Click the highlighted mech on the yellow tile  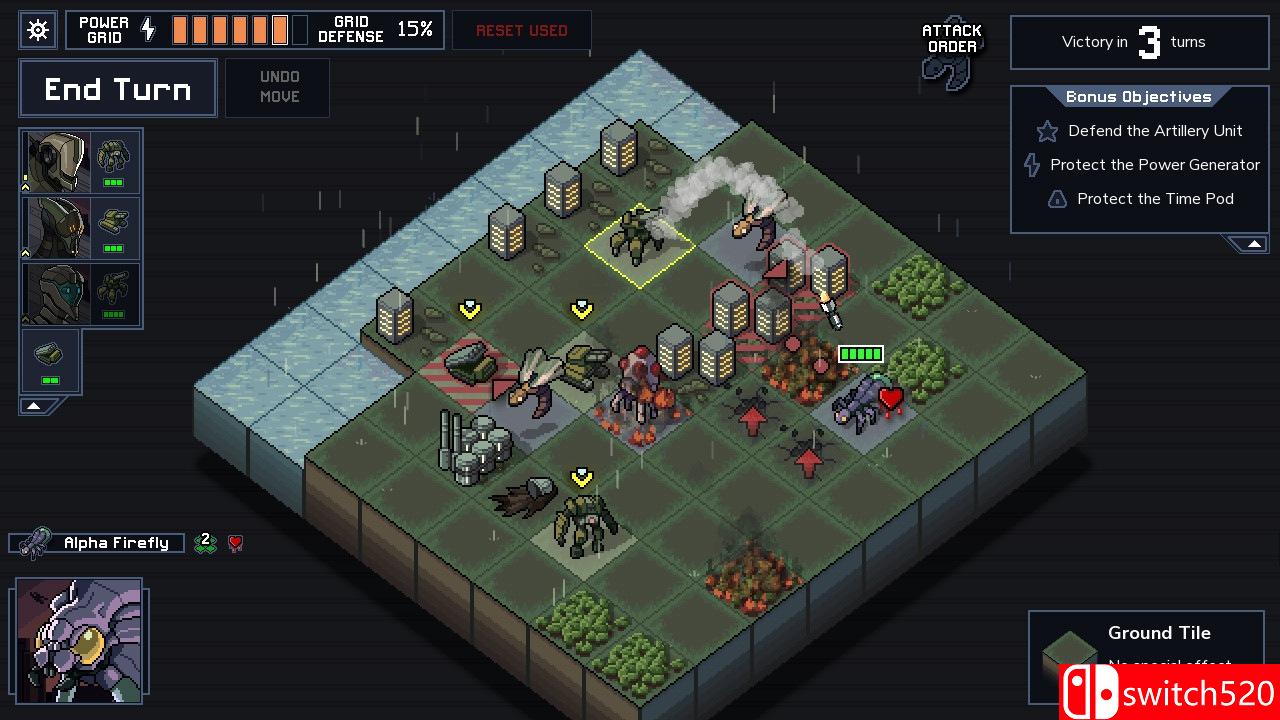(x=640, y=235)
